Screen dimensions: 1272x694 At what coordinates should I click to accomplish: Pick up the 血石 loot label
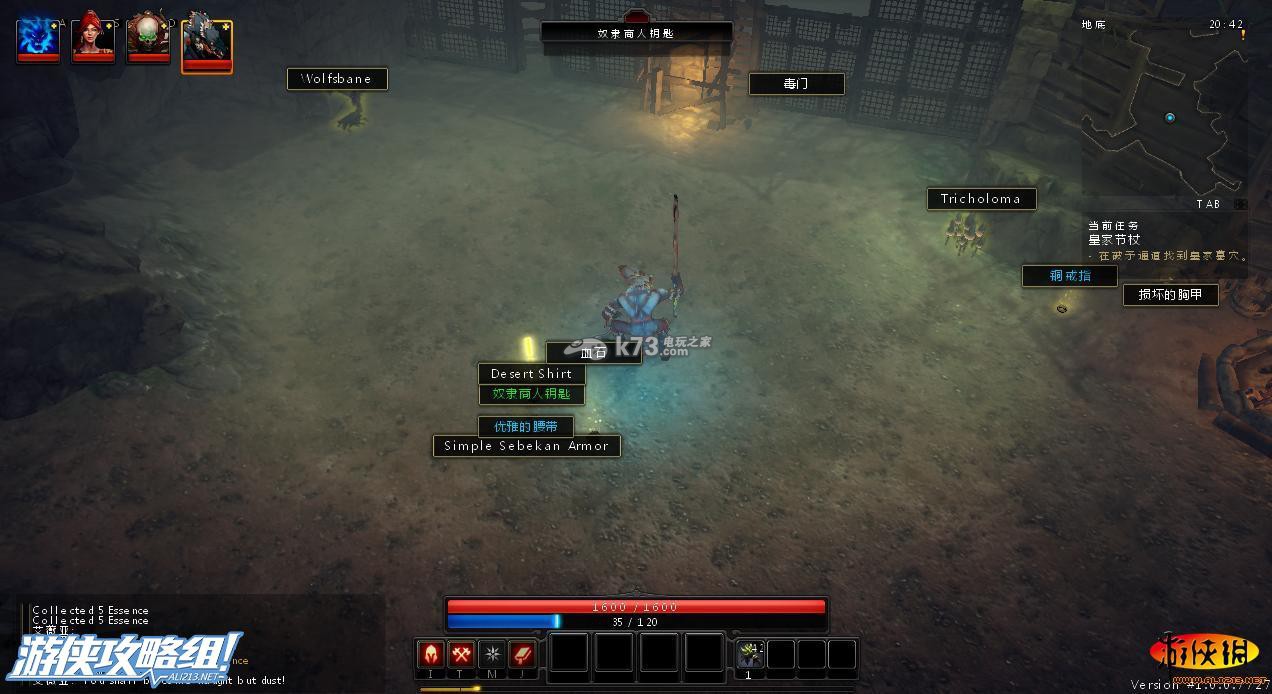coord(593,352)
